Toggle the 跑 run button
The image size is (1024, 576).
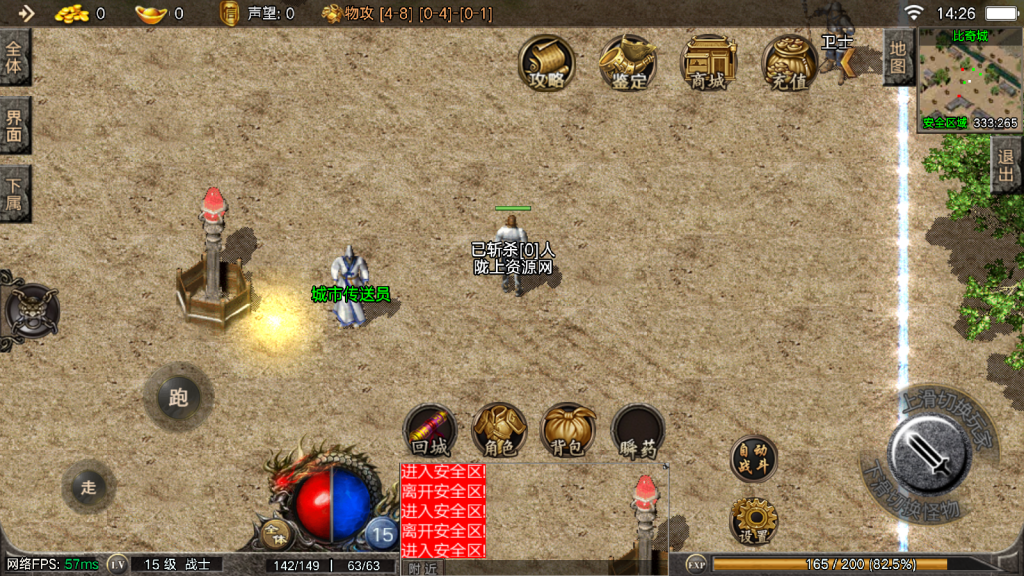[178, 398]
